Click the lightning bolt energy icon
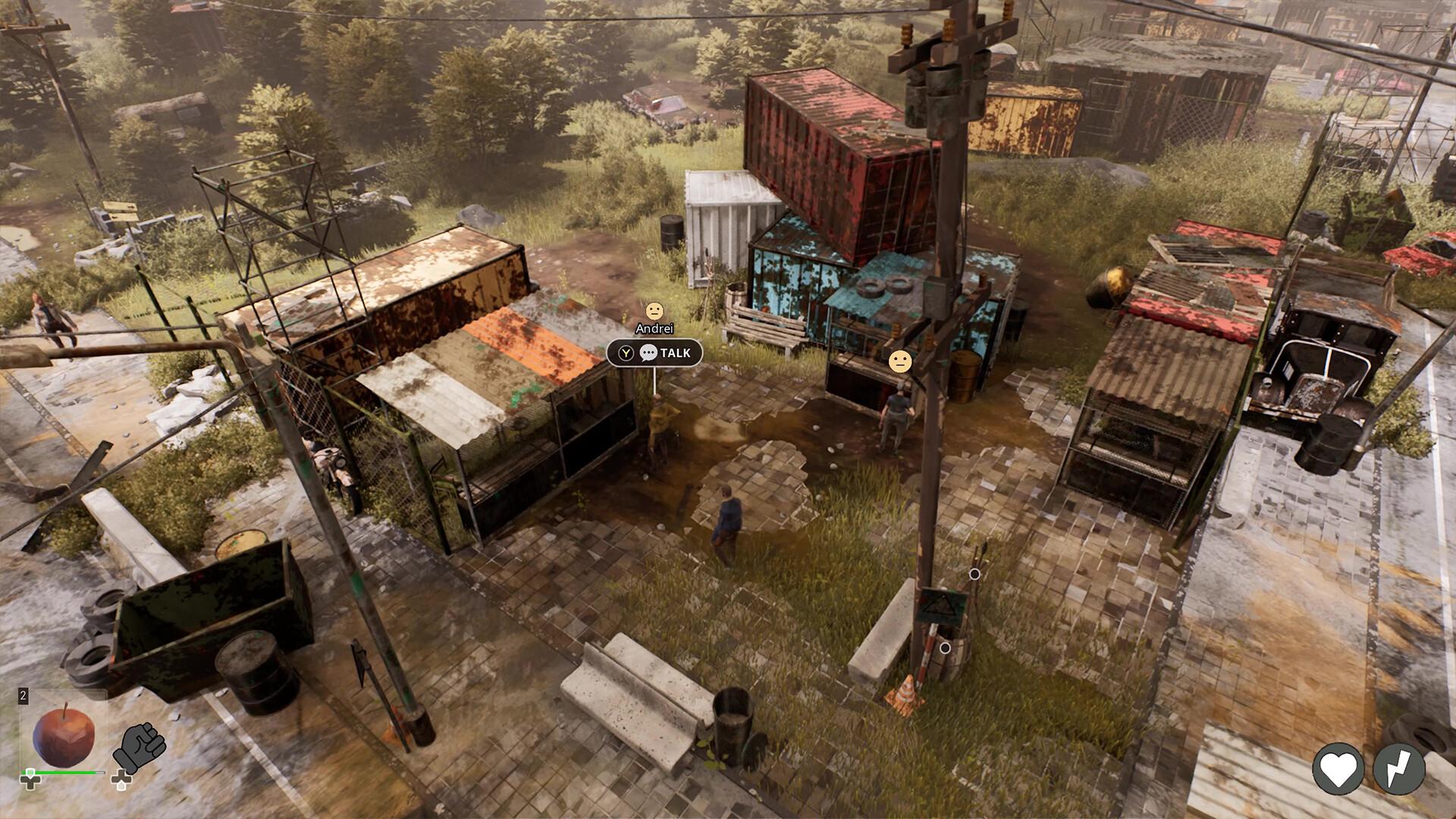Screen dimensions: 1456x819 (x=1399, y=769)
